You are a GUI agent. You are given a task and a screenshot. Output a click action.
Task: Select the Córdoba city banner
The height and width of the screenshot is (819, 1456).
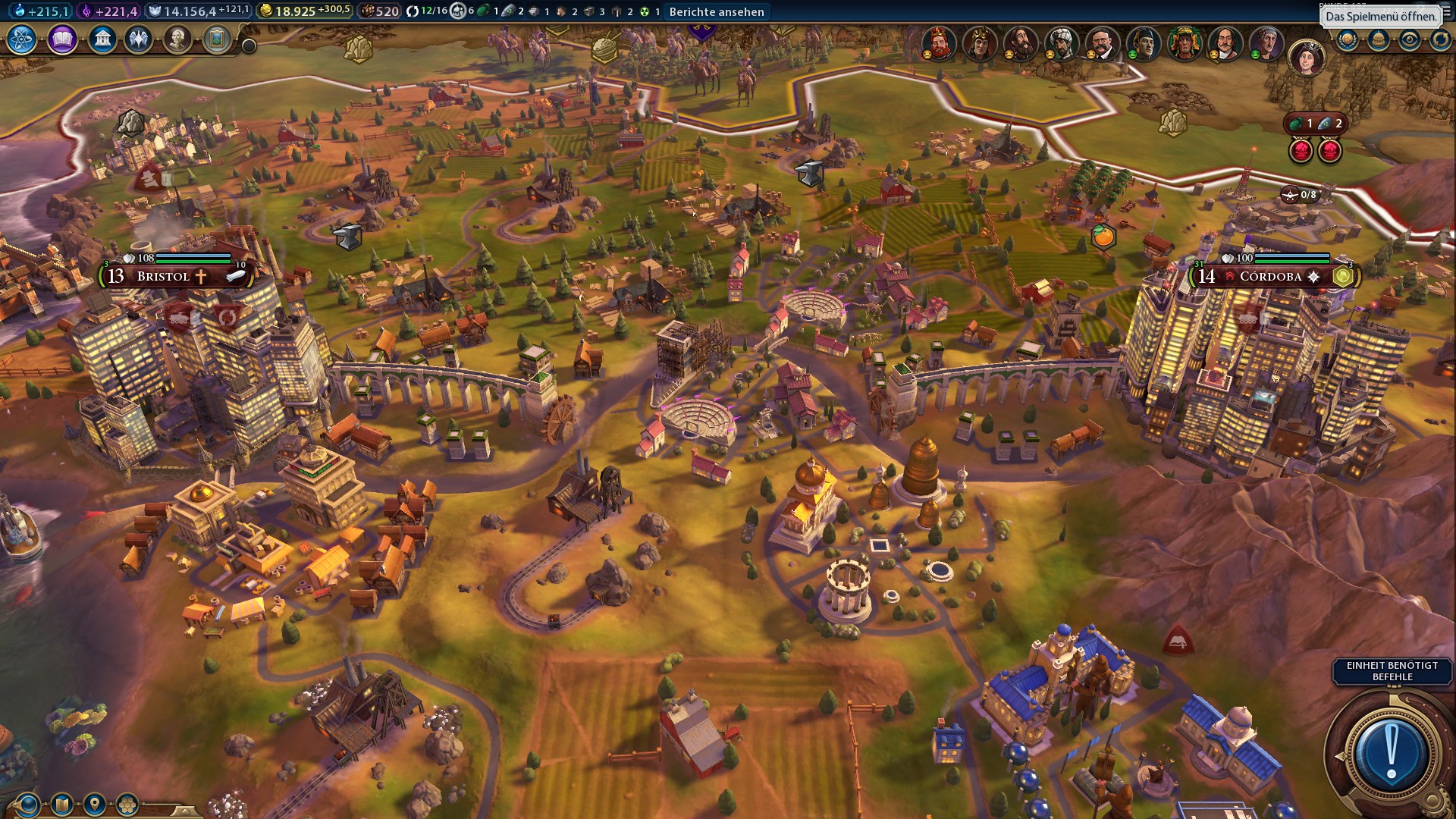pyautogui.click(x=1270, y=276)
